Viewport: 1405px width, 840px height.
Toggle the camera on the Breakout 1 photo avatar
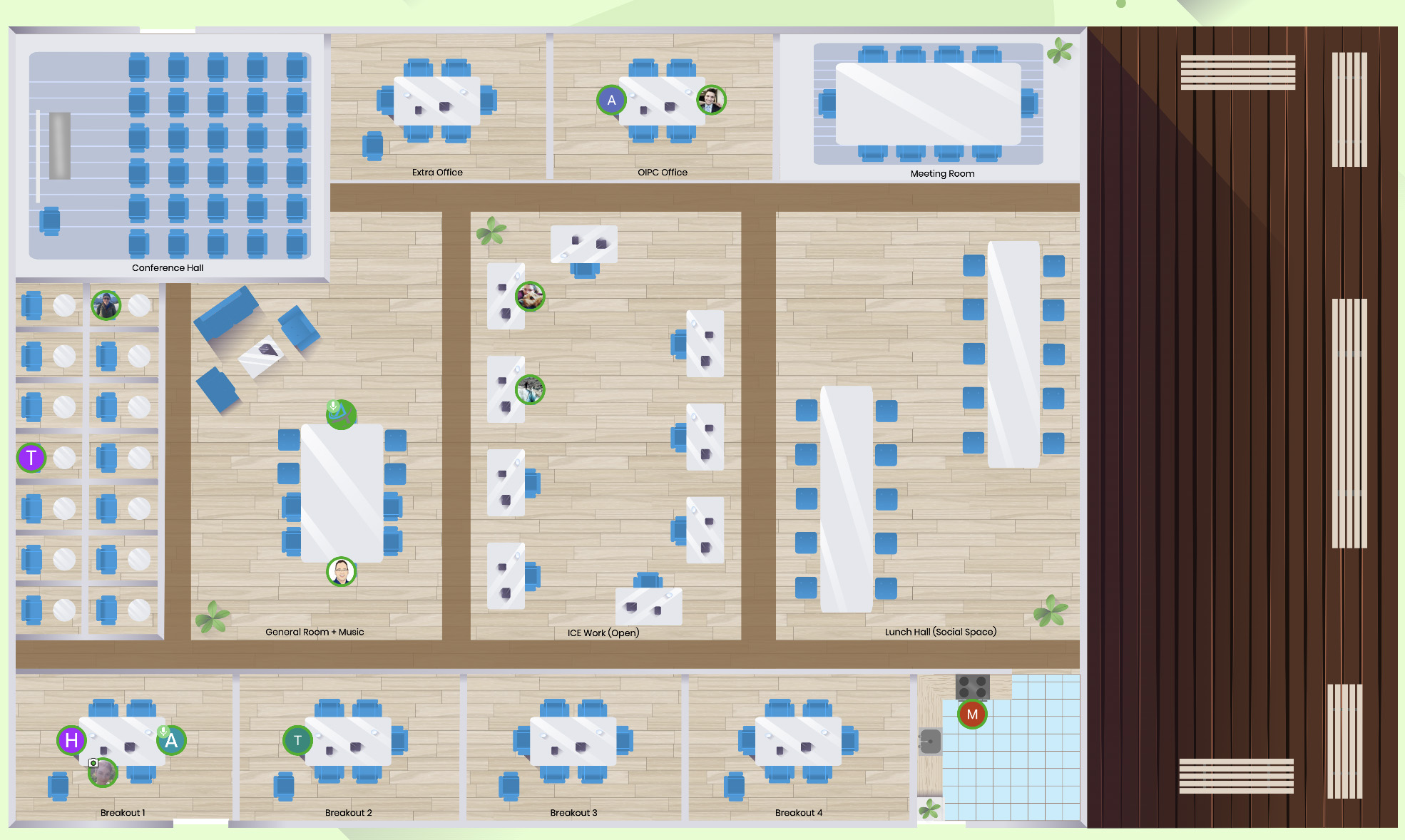[93, 764]
